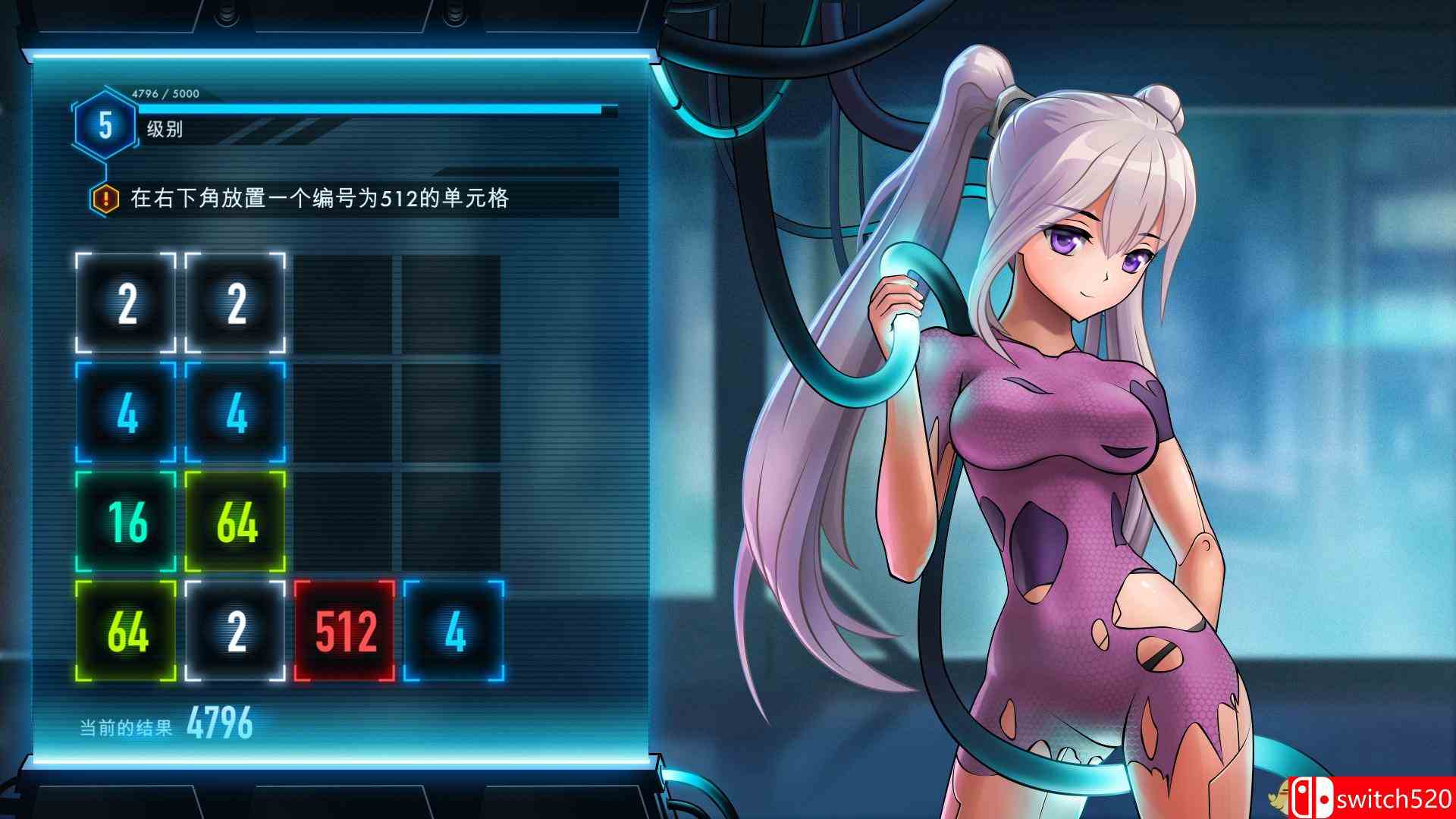The width and height of the screenshot is (1456, 819).
Task: Click the 当前的结果 score label
Action: click(x=127, y=724)
